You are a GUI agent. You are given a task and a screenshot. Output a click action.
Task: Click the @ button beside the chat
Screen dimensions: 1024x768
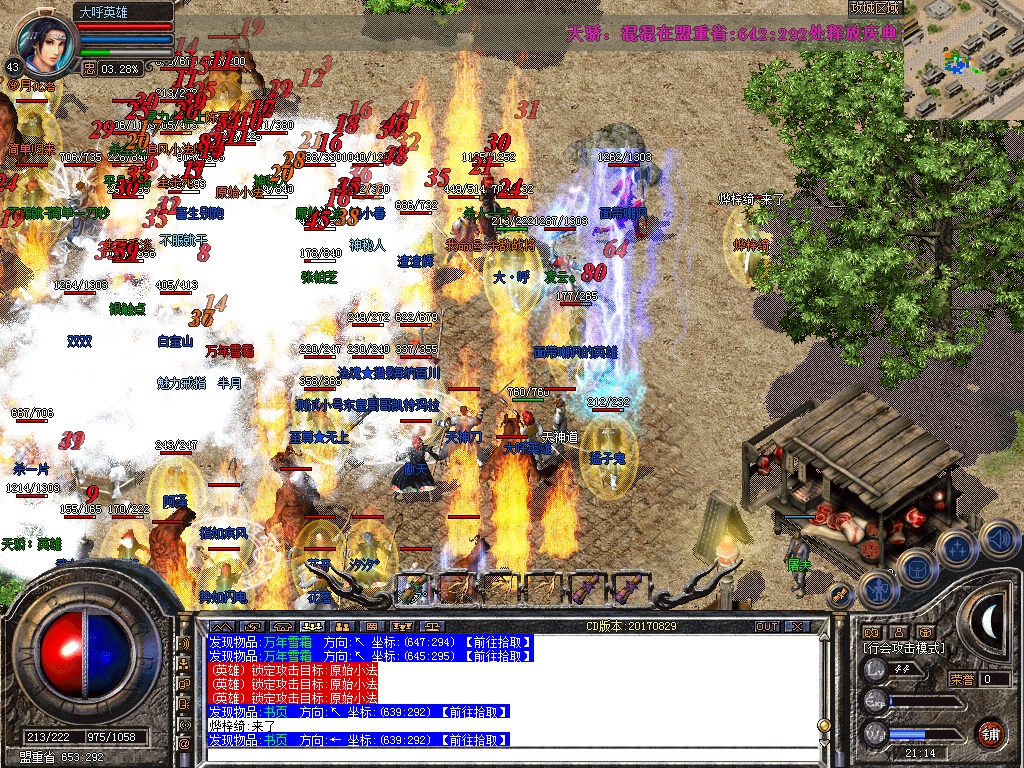(x=184, y=744)
